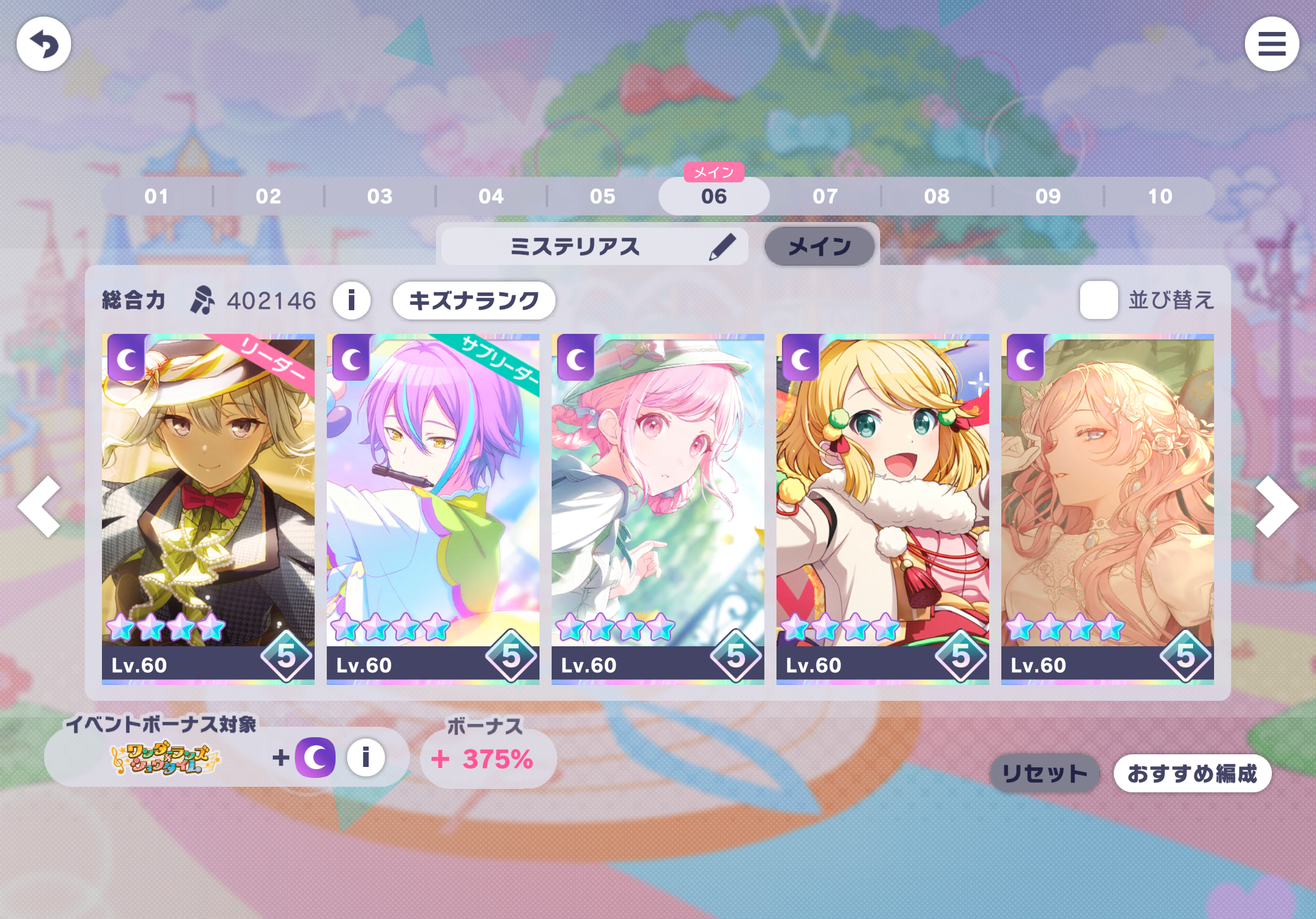This screenshot has height=919, width=1316.
Task: Go to the previous team with left arrow
Action: click(40, 506)
